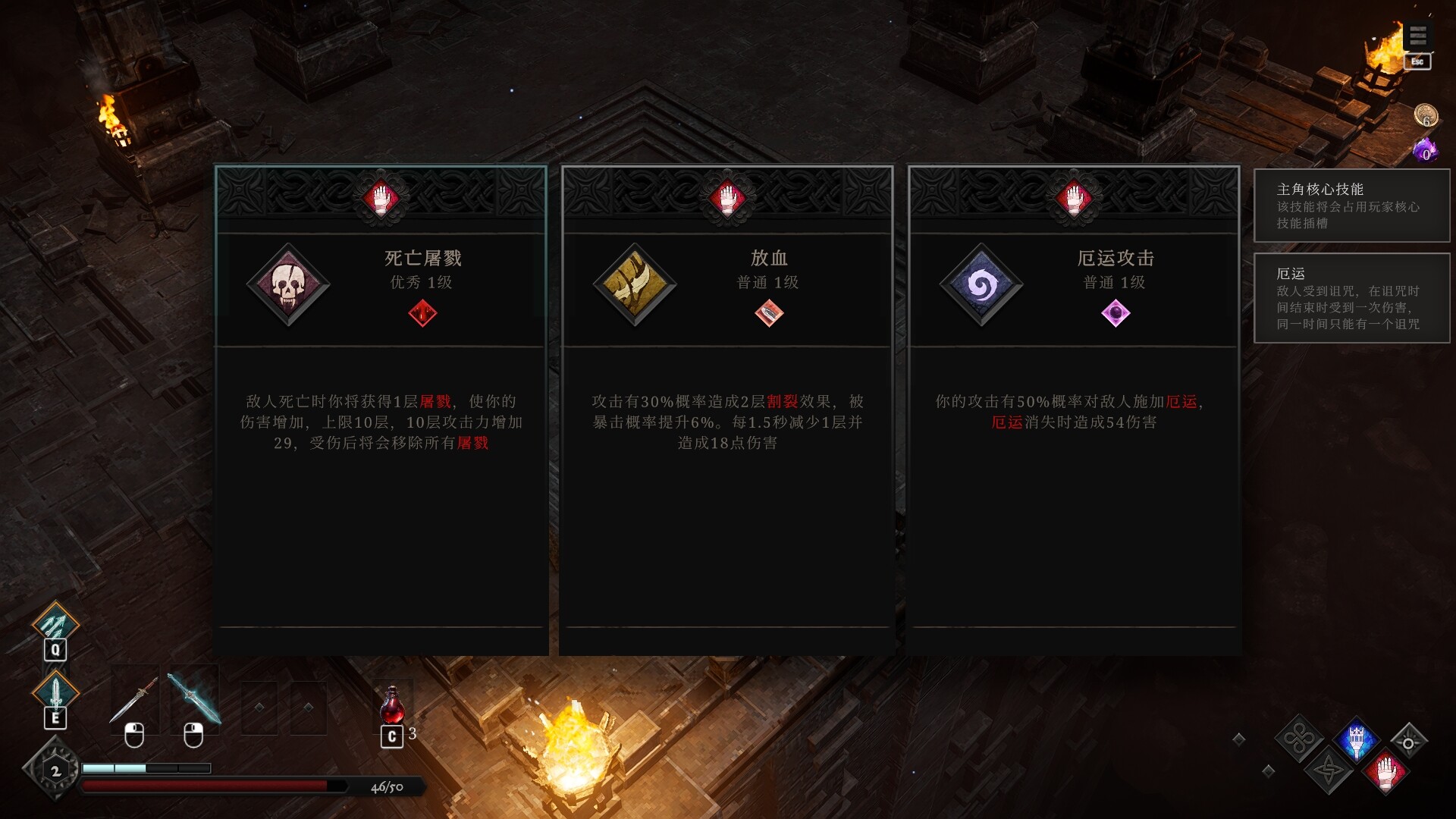Show the 厄运 keyword tooltip panel
1456x819 pixels.
point(1351,298)
